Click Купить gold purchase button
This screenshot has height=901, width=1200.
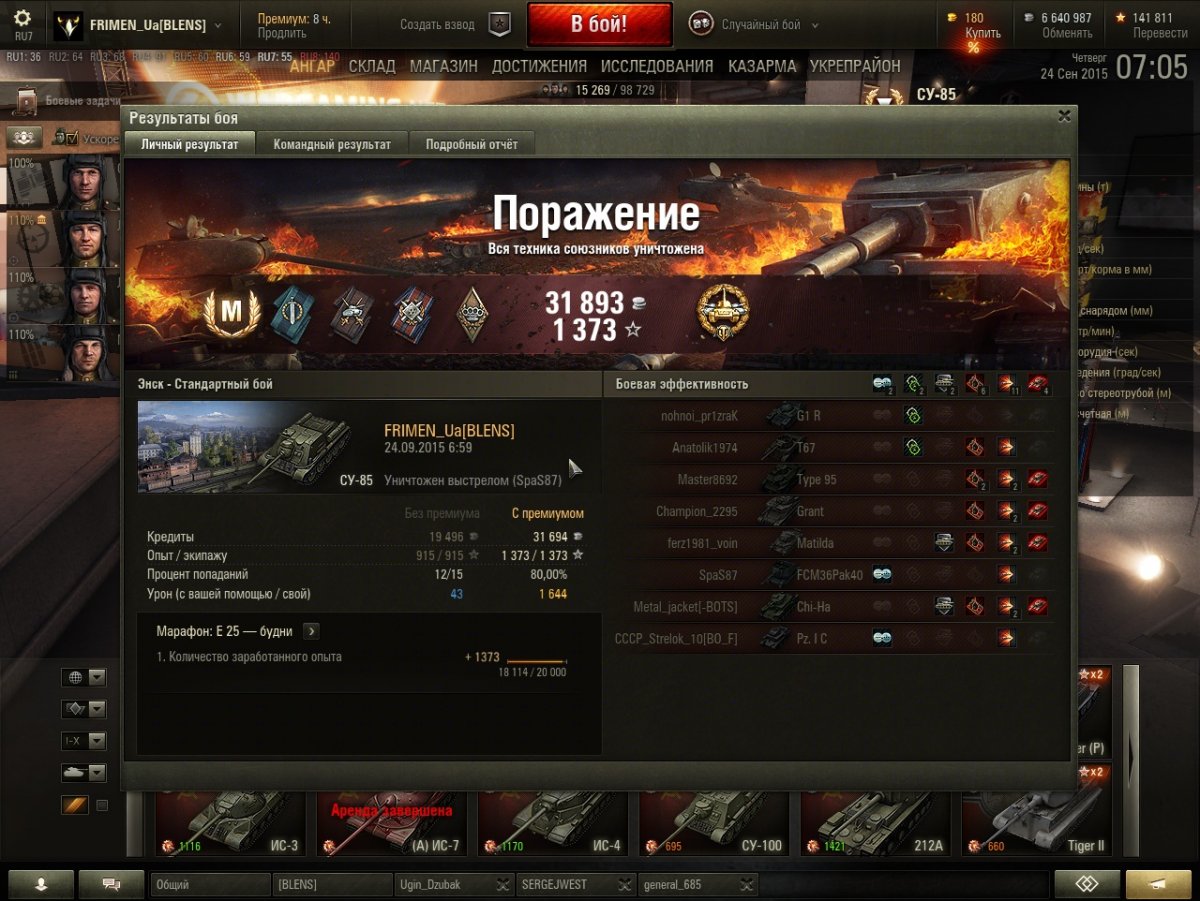[x=982, y=33]
